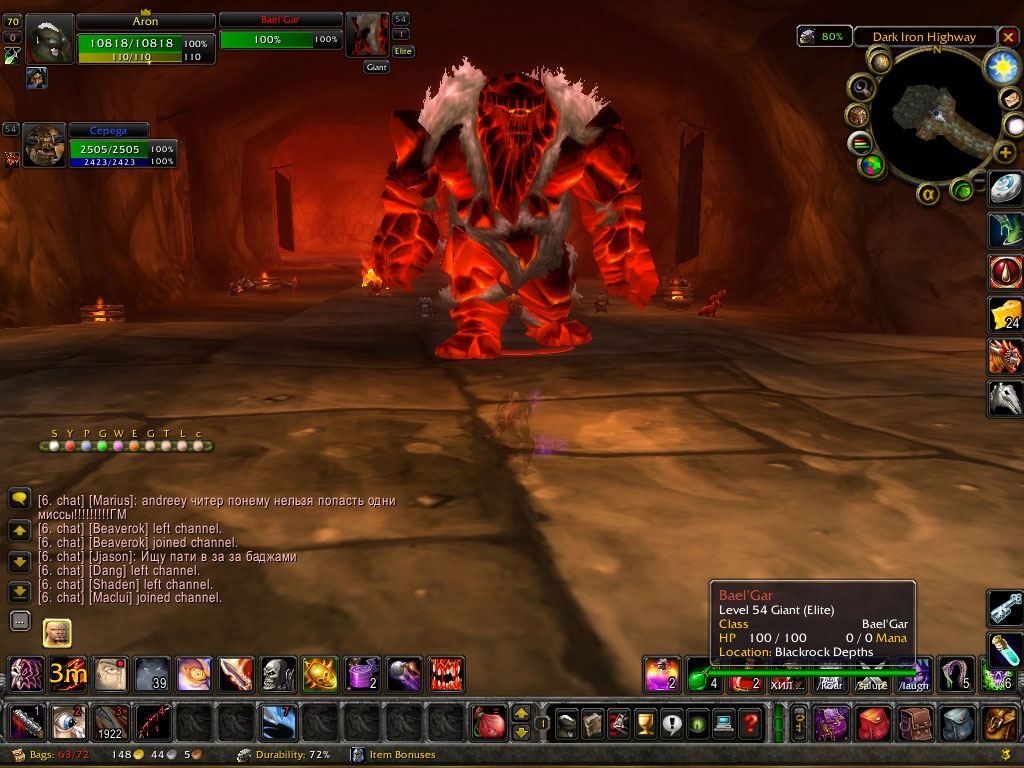This screenshot has width=1024, height=768.
Task: Zoom in the minimap with the plus button
Action: point(1005,153)
